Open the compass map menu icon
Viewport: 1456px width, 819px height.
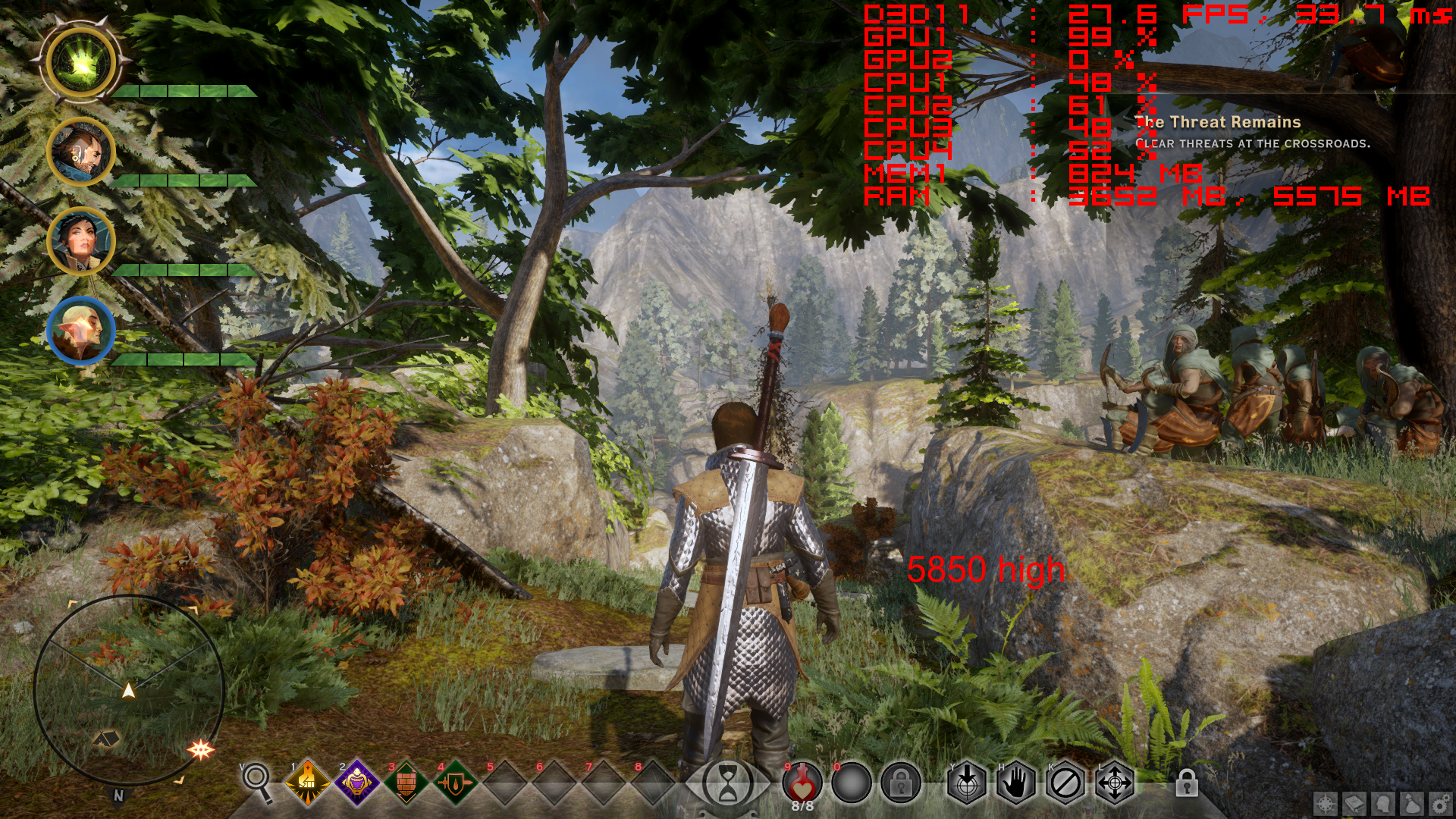pyautogui.click(x=1326, y=803)
